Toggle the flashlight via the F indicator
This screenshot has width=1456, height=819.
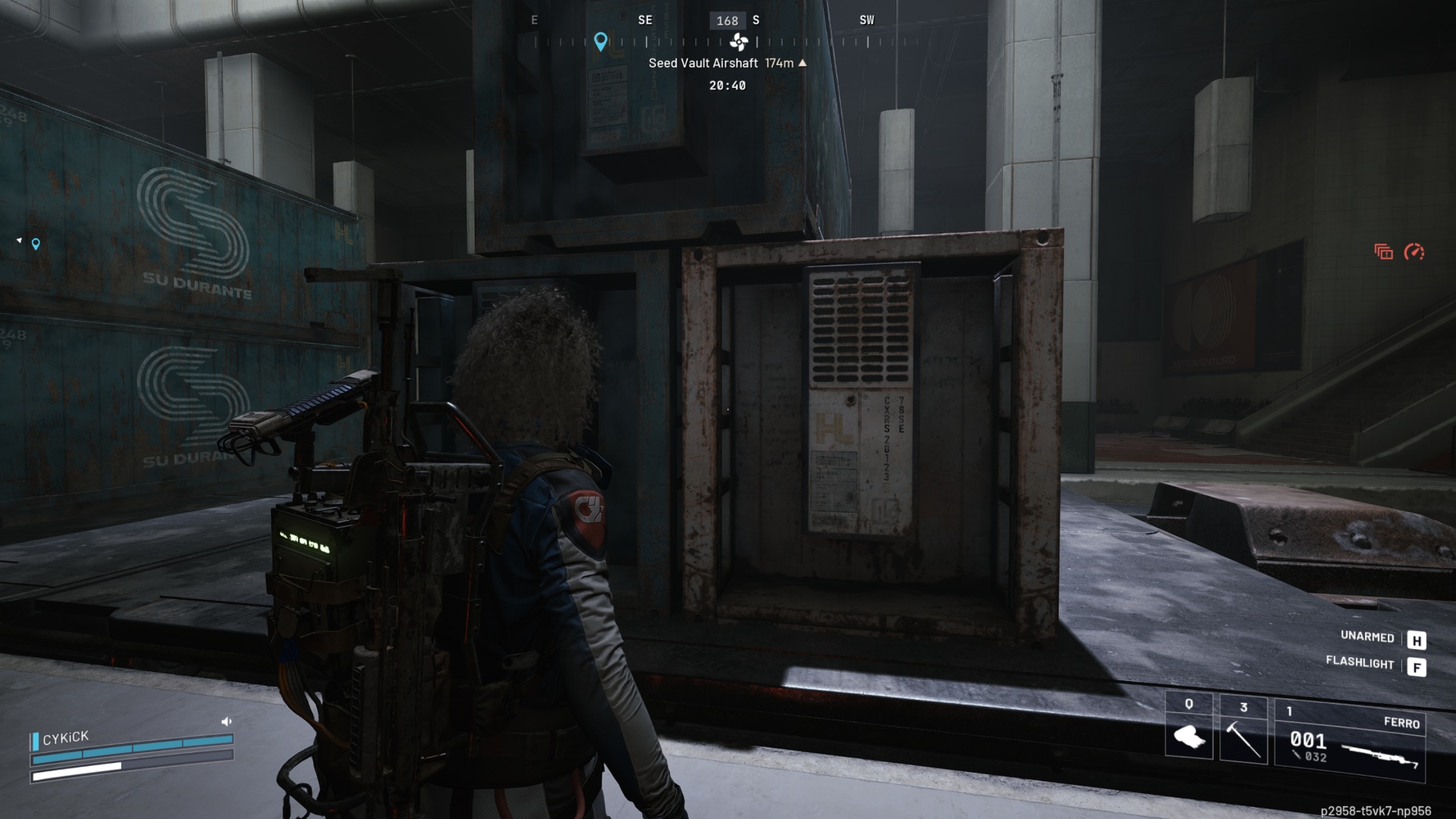1417,664
